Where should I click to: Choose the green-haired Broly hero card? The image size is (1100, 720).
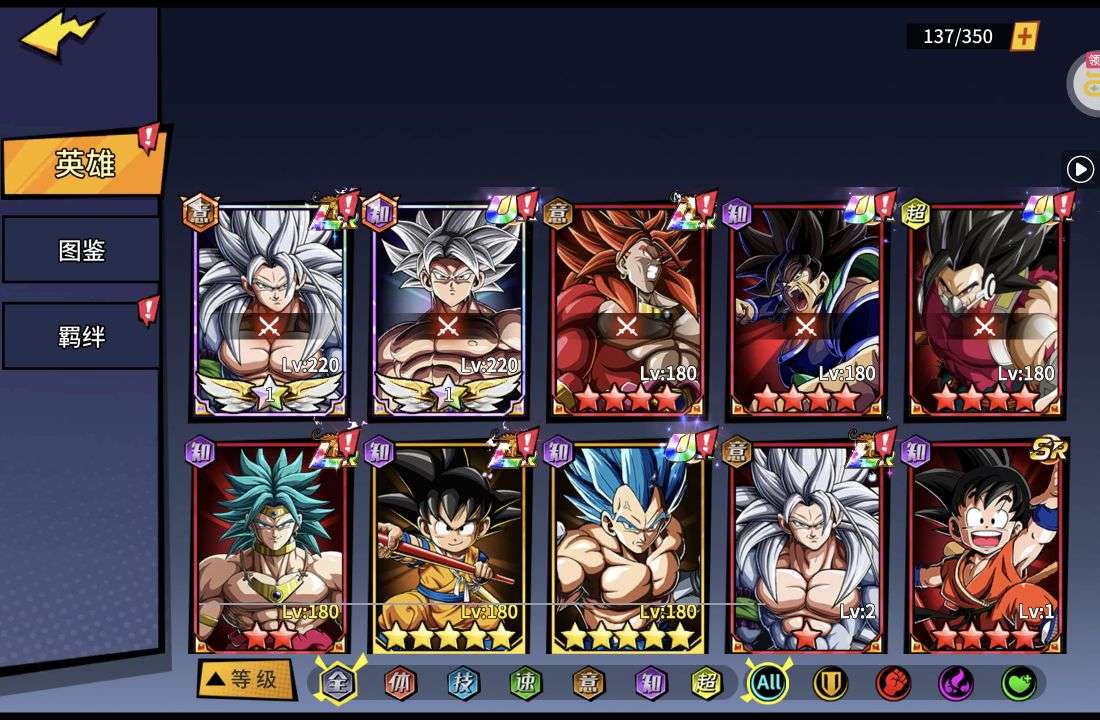(x=270, y=545)
